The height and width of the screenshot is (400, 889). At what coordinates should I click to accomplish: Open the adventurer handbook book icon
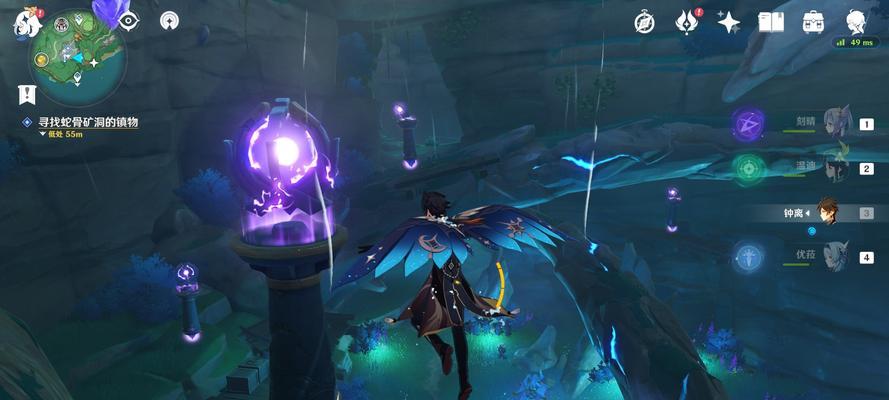[x=770, y=21]
